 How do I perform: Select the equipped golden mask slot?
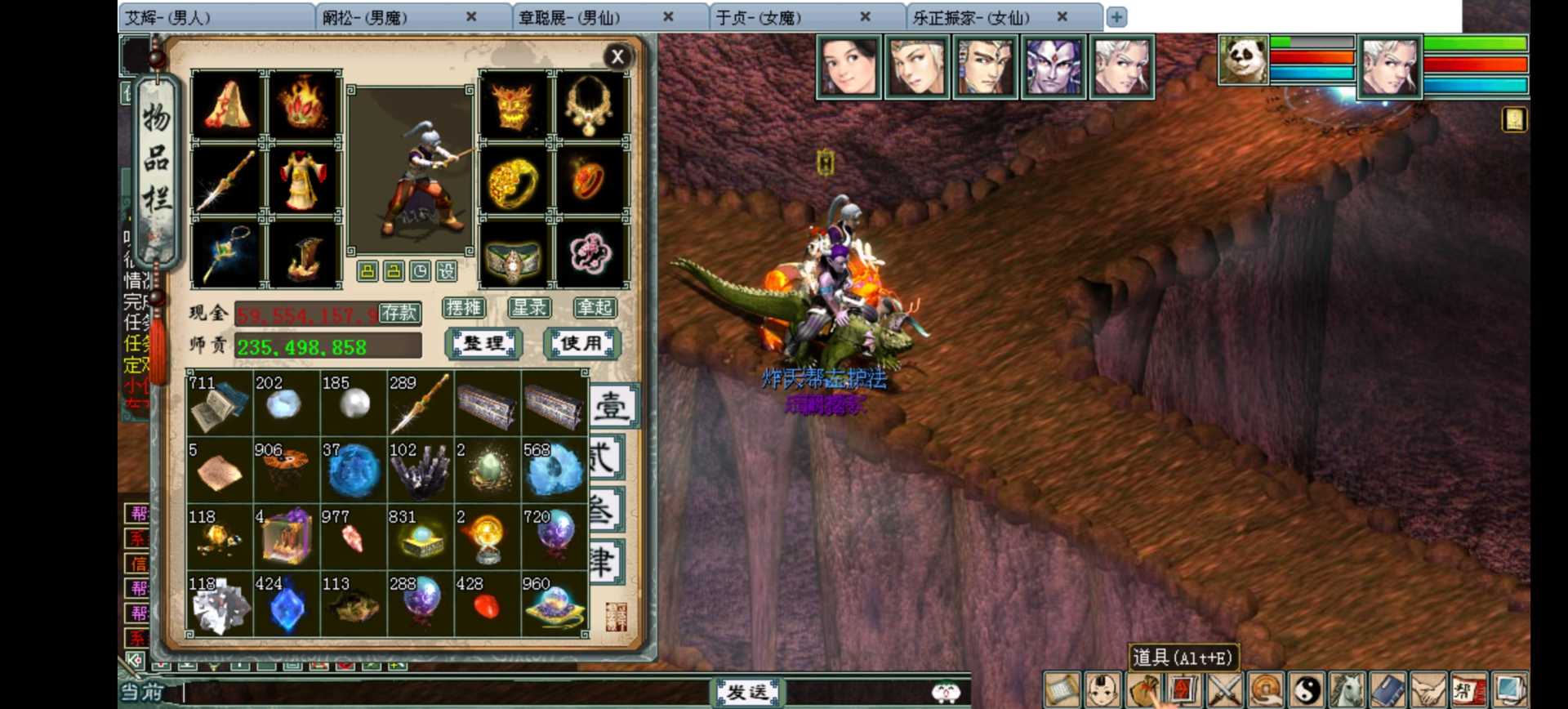tap(514, 105)
